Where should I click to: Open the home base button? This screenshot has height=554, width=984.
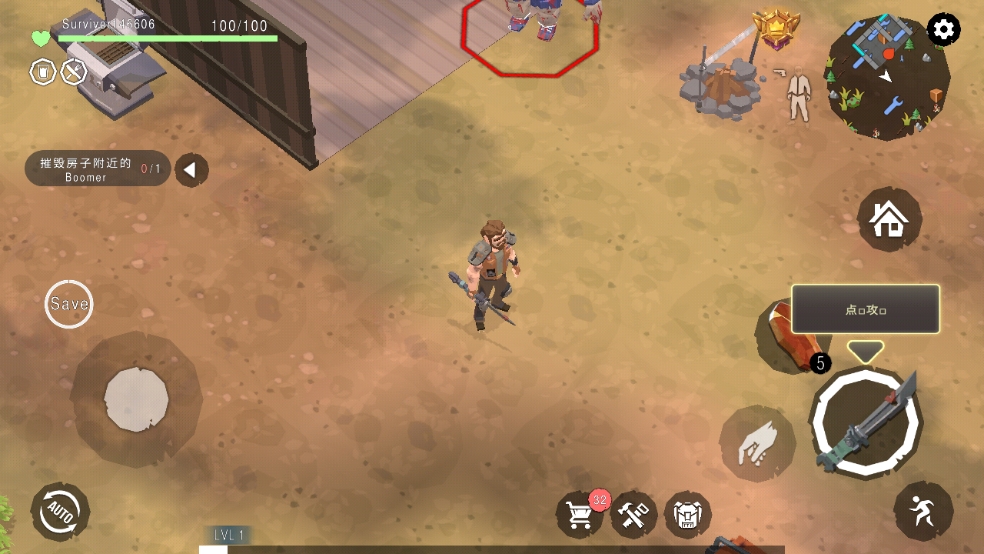[x=889, y=220]
